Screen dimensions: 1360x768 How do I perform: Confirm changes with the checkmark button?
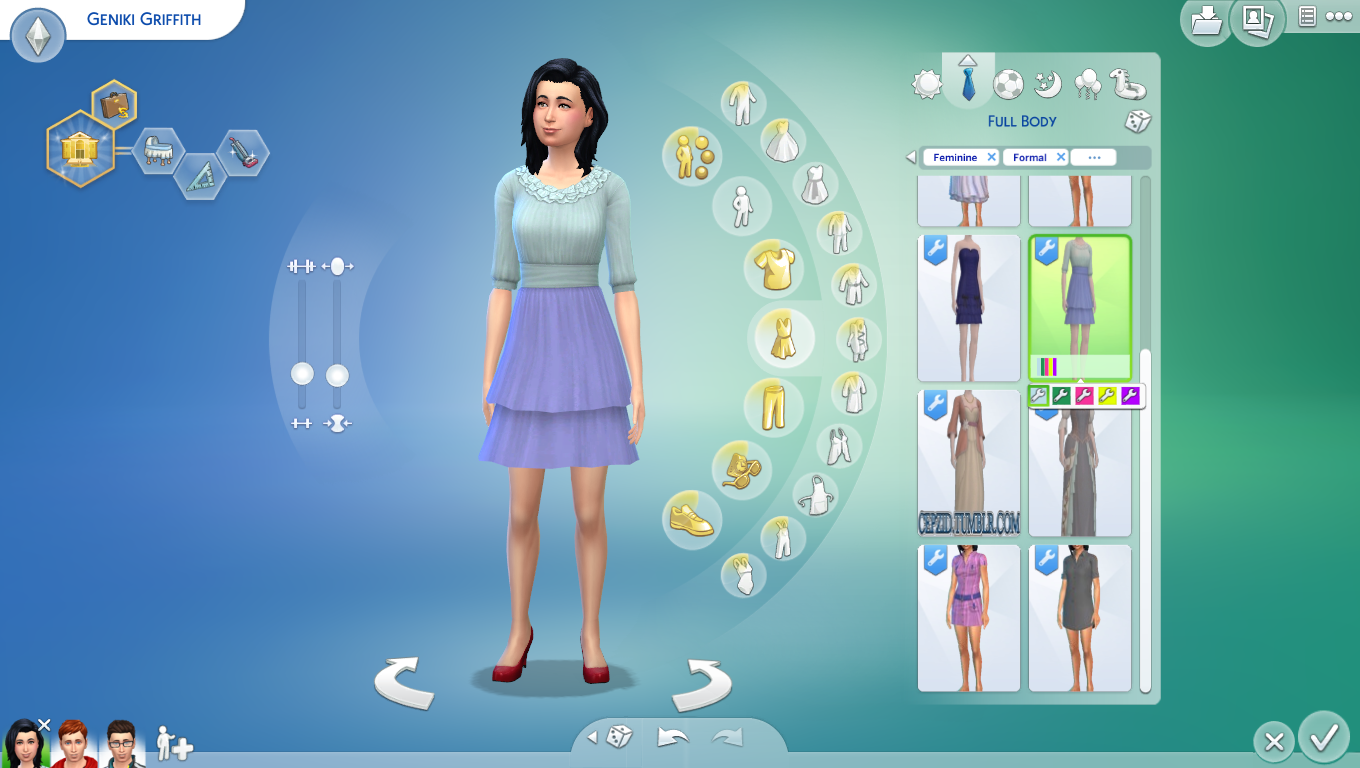[1322, 741]
